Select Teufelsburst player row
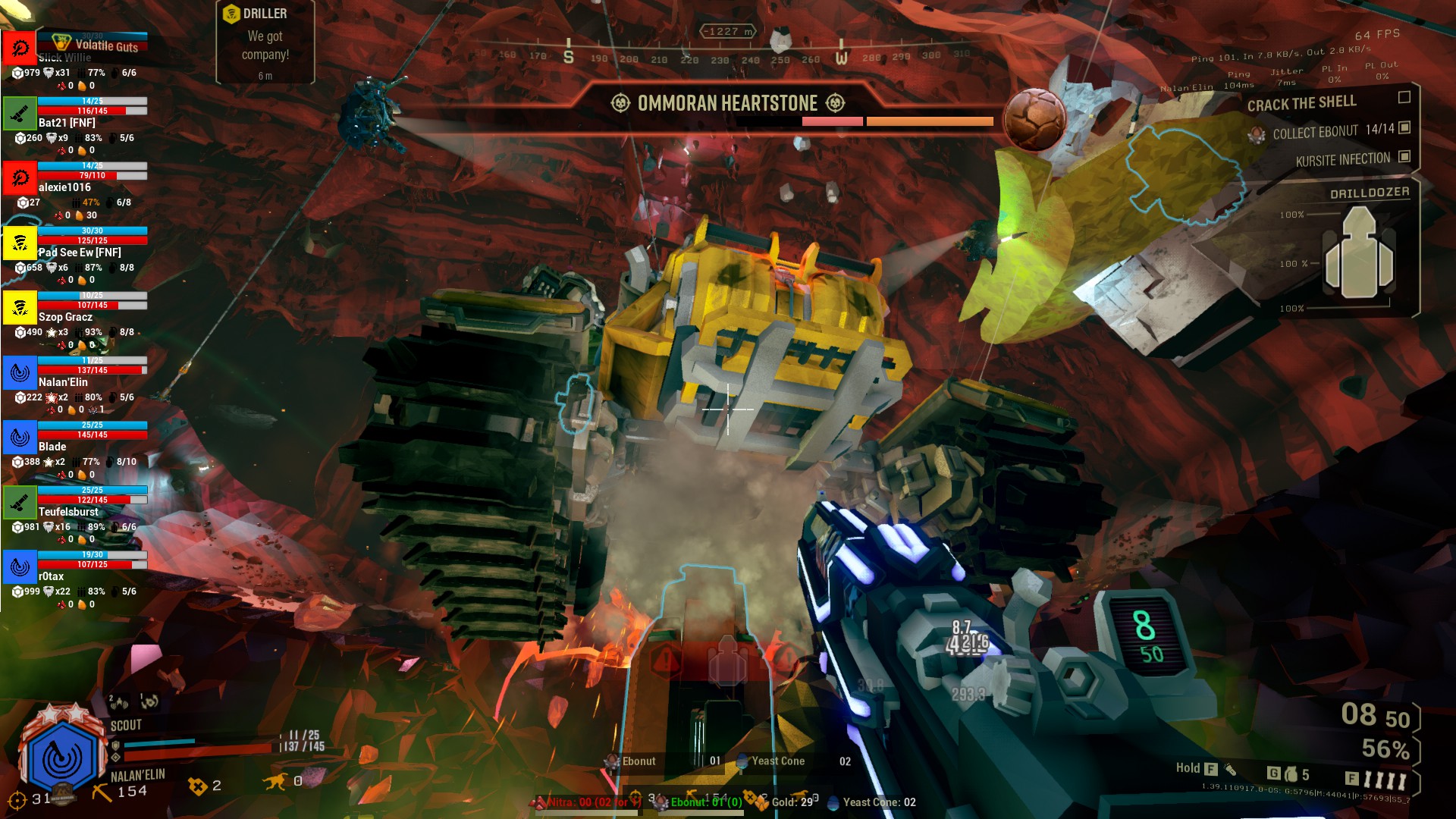1456x819 pixels. pyautogui.click(x=68, y=512)
